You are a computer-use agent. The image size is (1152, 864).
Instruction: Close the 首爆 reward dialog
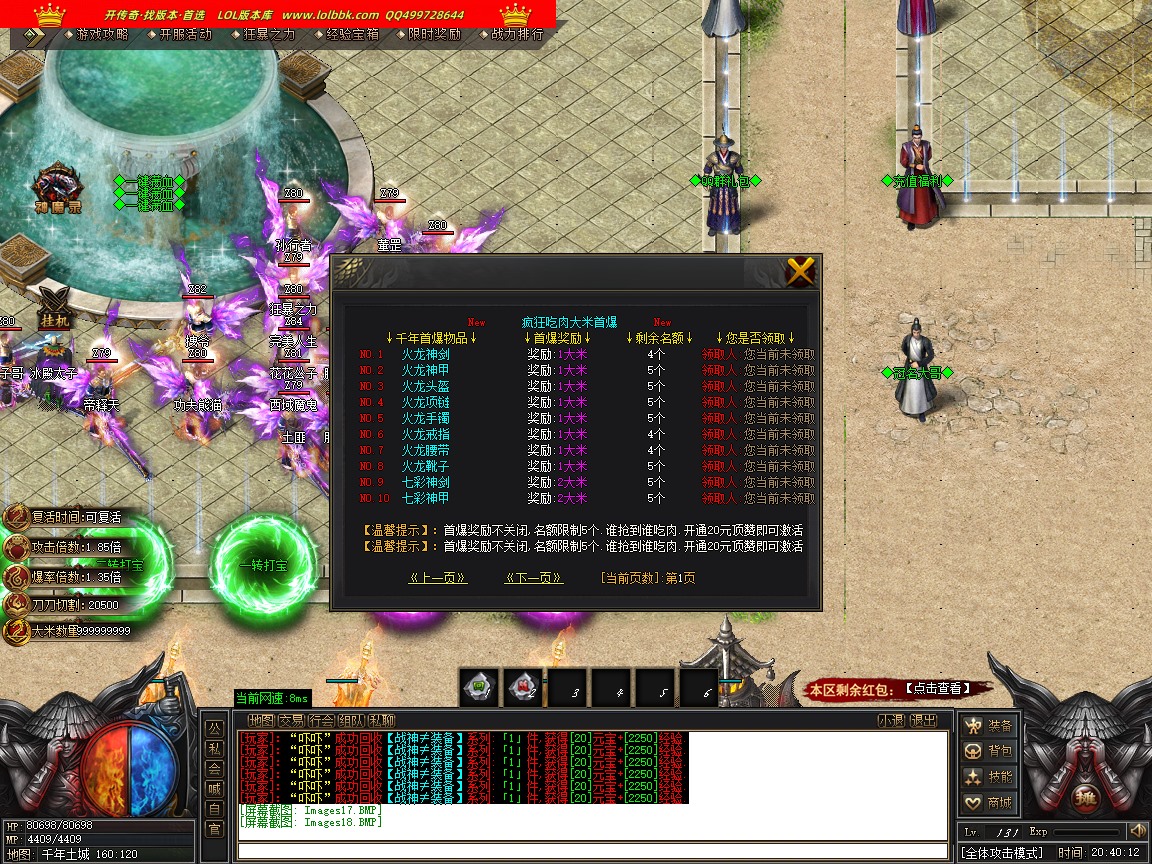801,271
